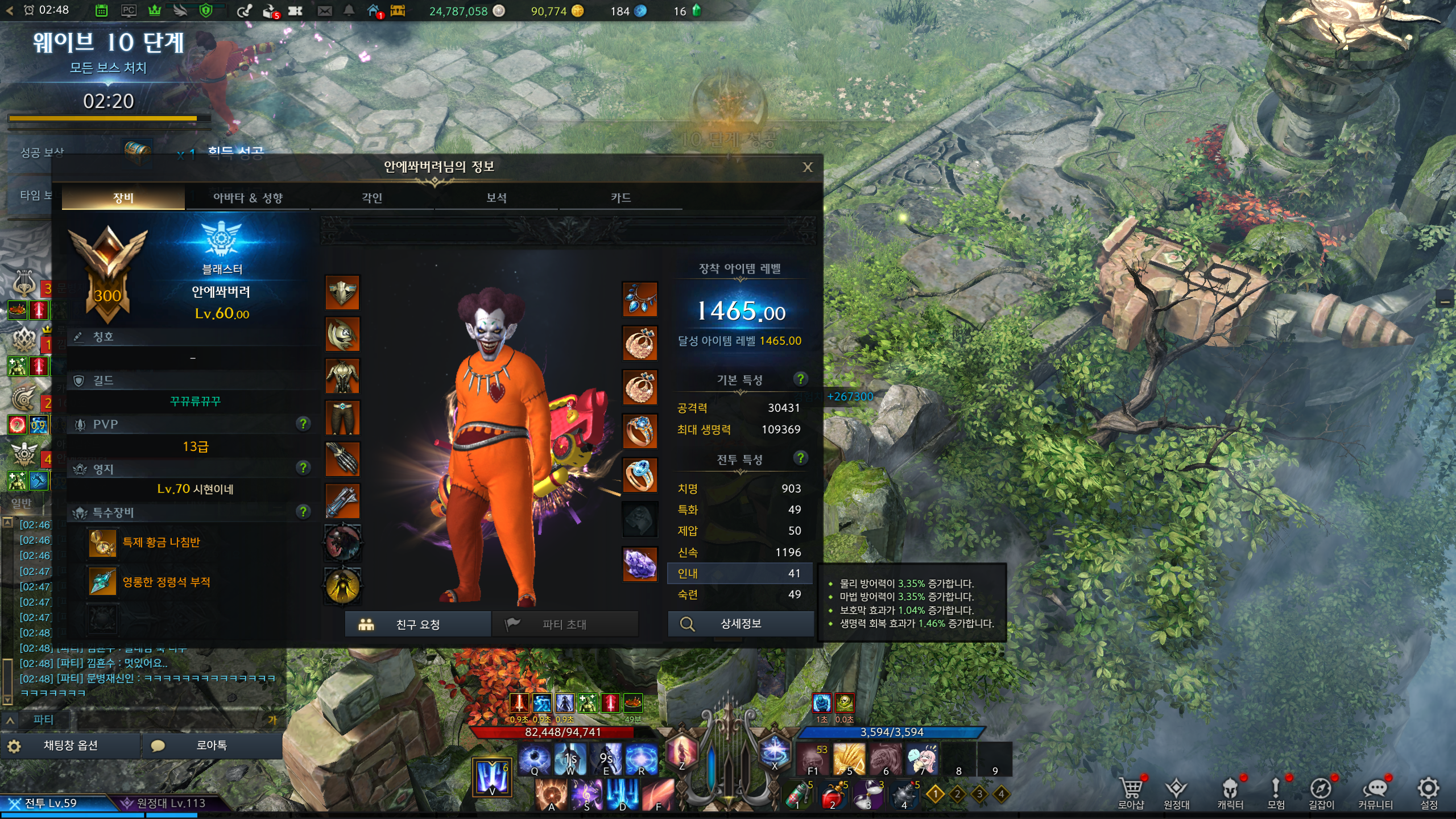This screenshot has width=1456, height=819.
Task: Select the 특제 황금 나침반 compass item
Action: click(103, 542)
